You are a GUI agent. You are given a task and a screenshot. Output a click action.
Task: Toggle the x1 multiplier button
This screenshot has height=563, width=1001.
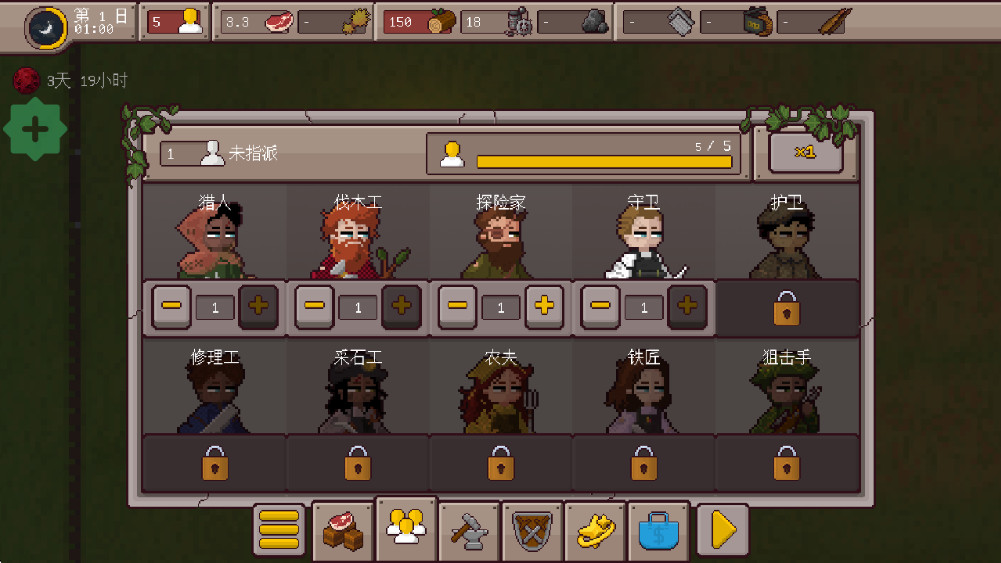point(805,152)
